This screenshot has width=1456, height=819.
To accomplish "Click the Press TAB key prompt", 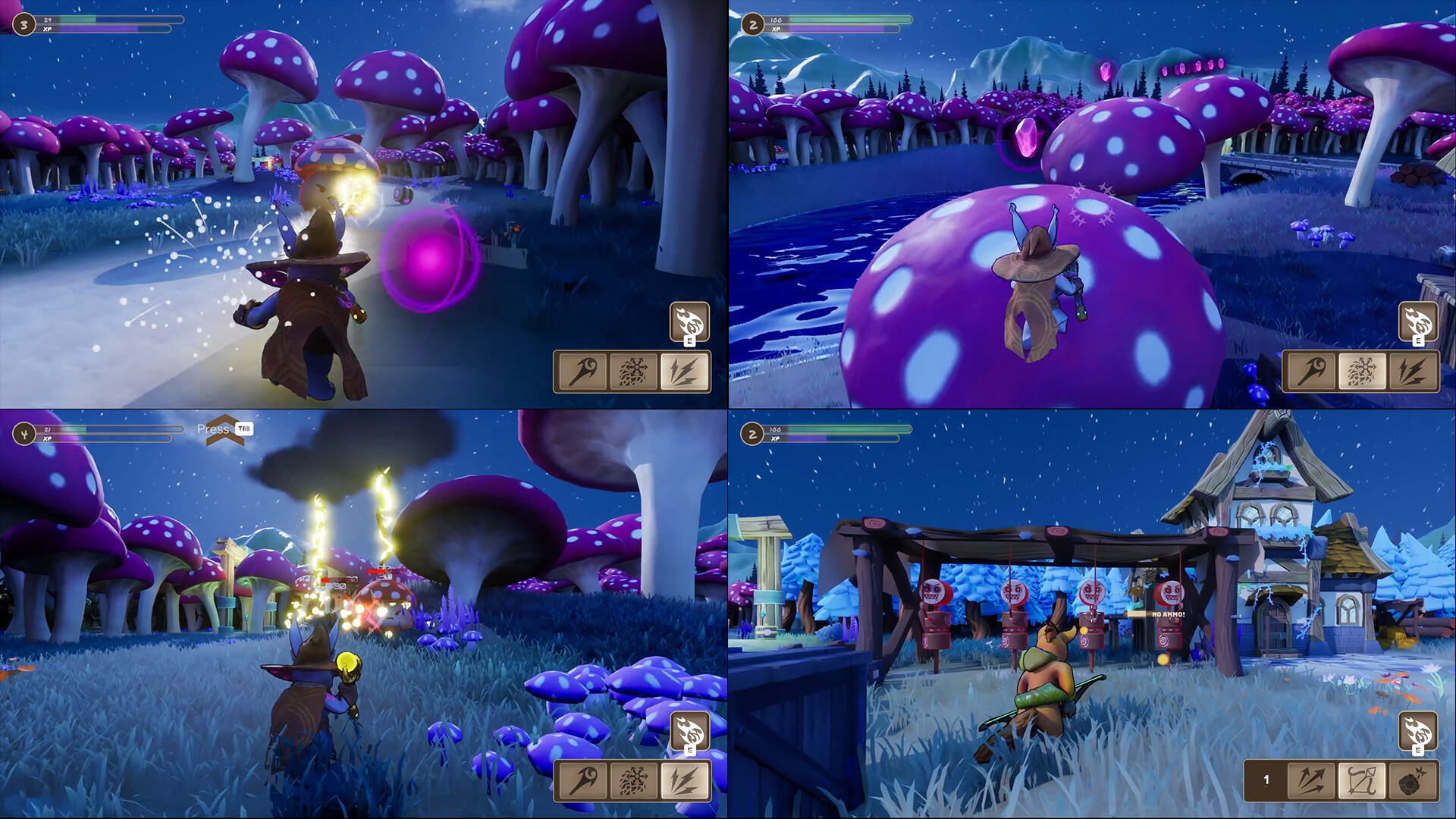I will 245,429.
